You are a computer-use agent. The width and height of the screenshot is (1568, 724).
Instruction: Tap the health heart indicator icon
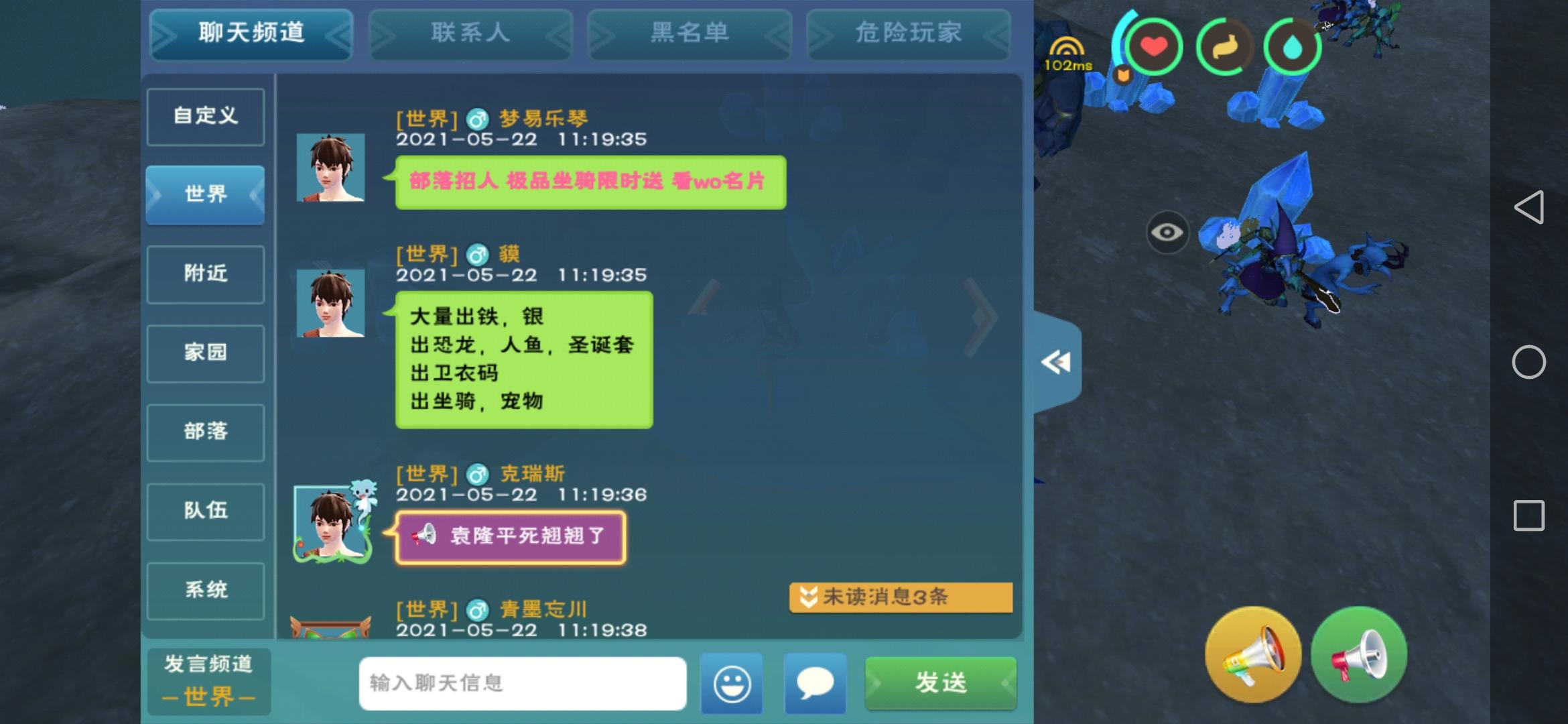tap(1156, 47)
